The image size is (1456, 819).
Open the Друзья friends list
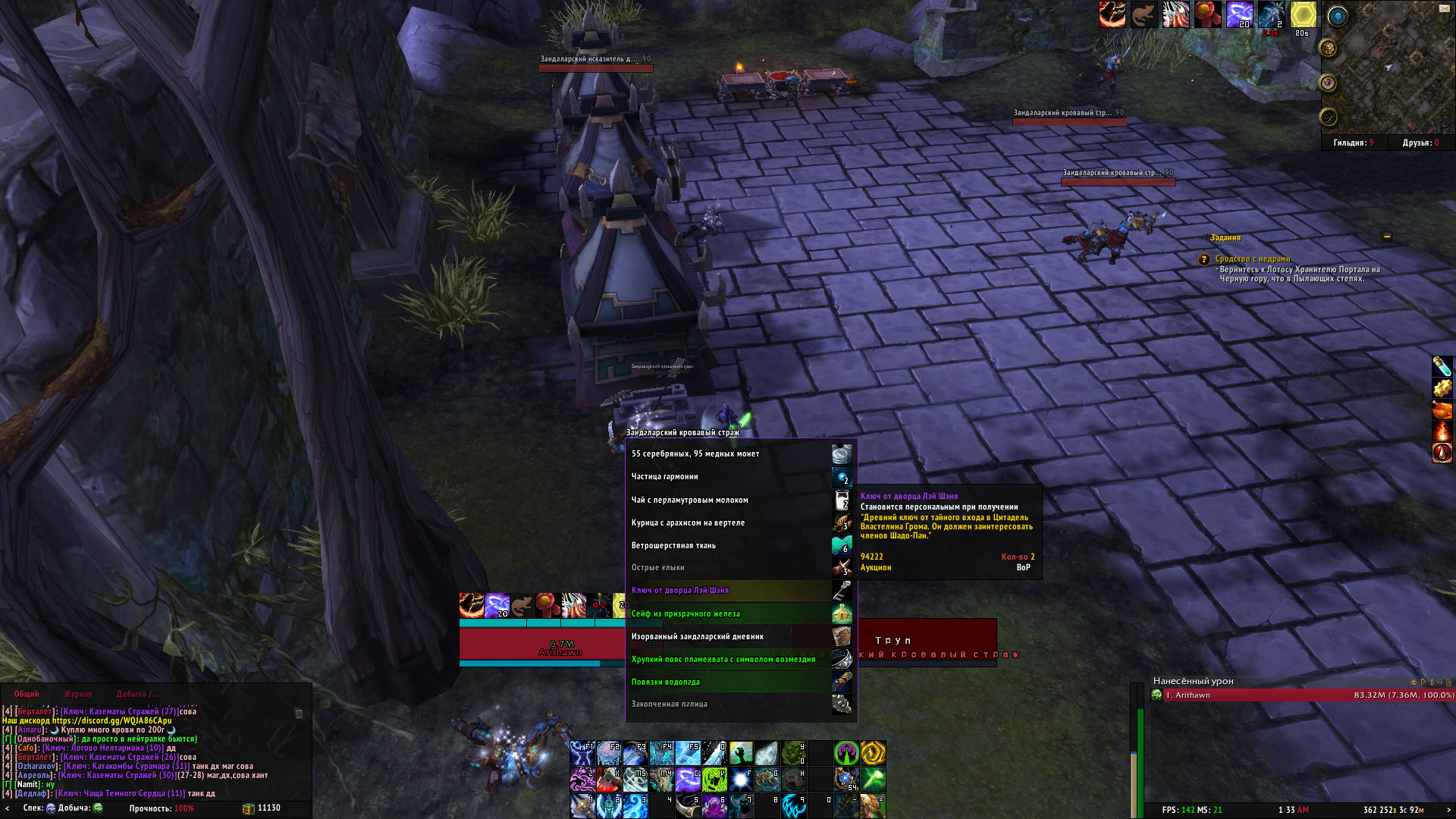[1420, 143]
